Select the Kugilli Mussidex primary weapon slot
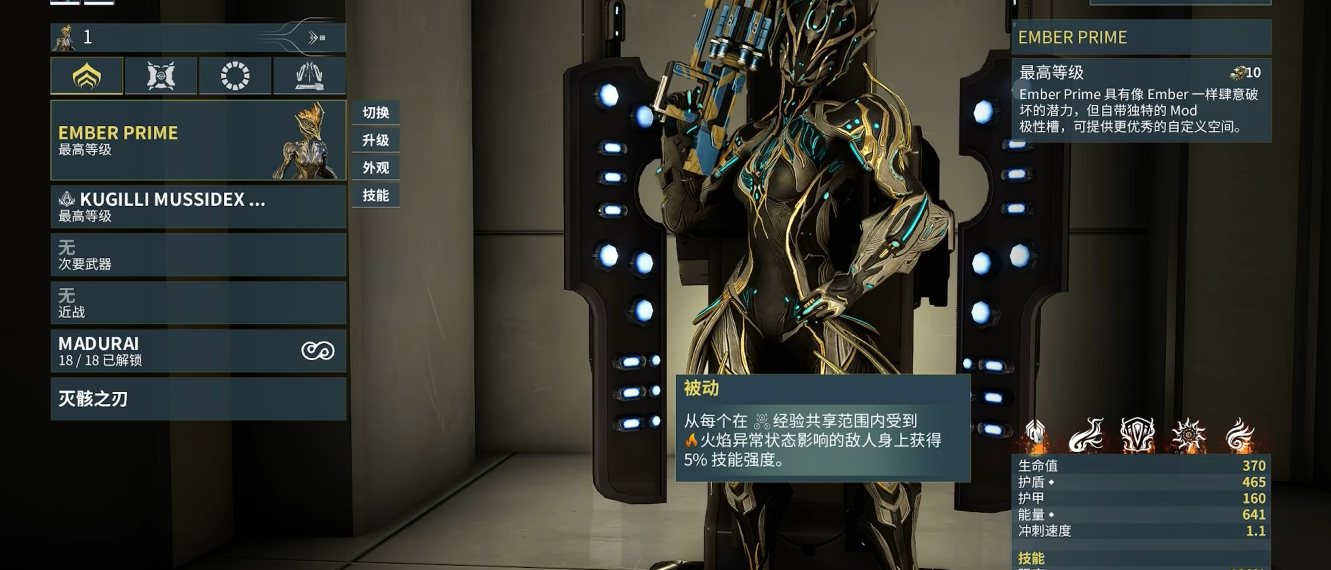 click(198, 206)
